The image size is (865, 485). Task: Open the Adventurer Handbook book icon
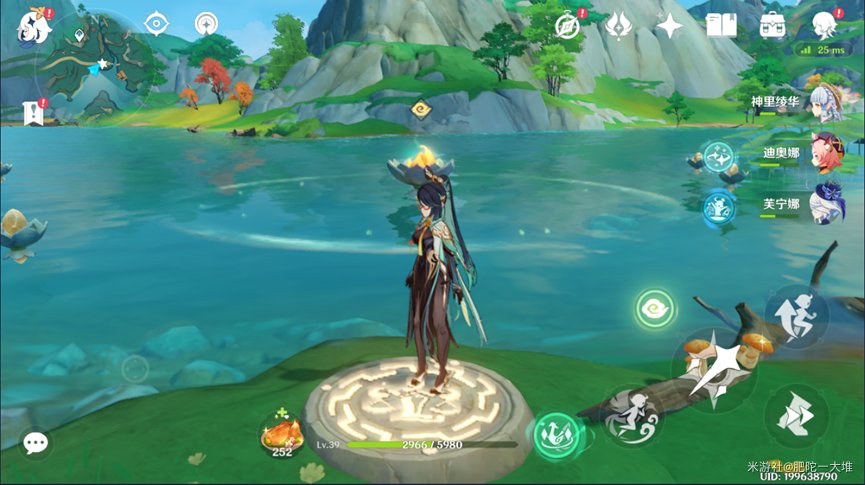[x=720, y=25]
